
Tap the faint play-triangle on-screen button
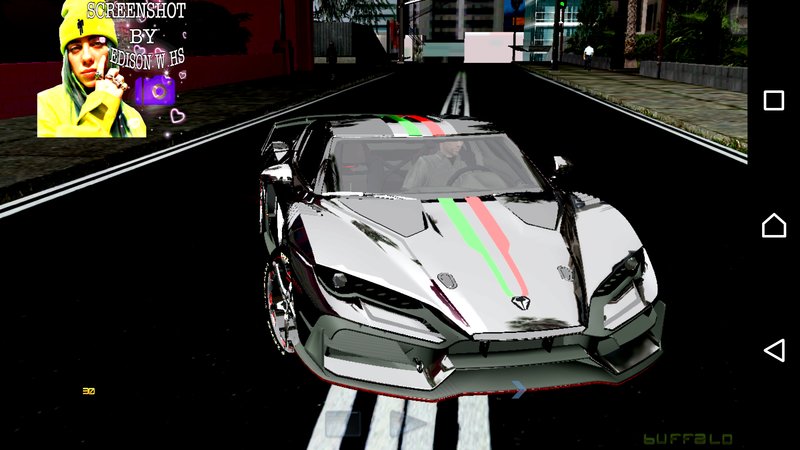(408, 423)
